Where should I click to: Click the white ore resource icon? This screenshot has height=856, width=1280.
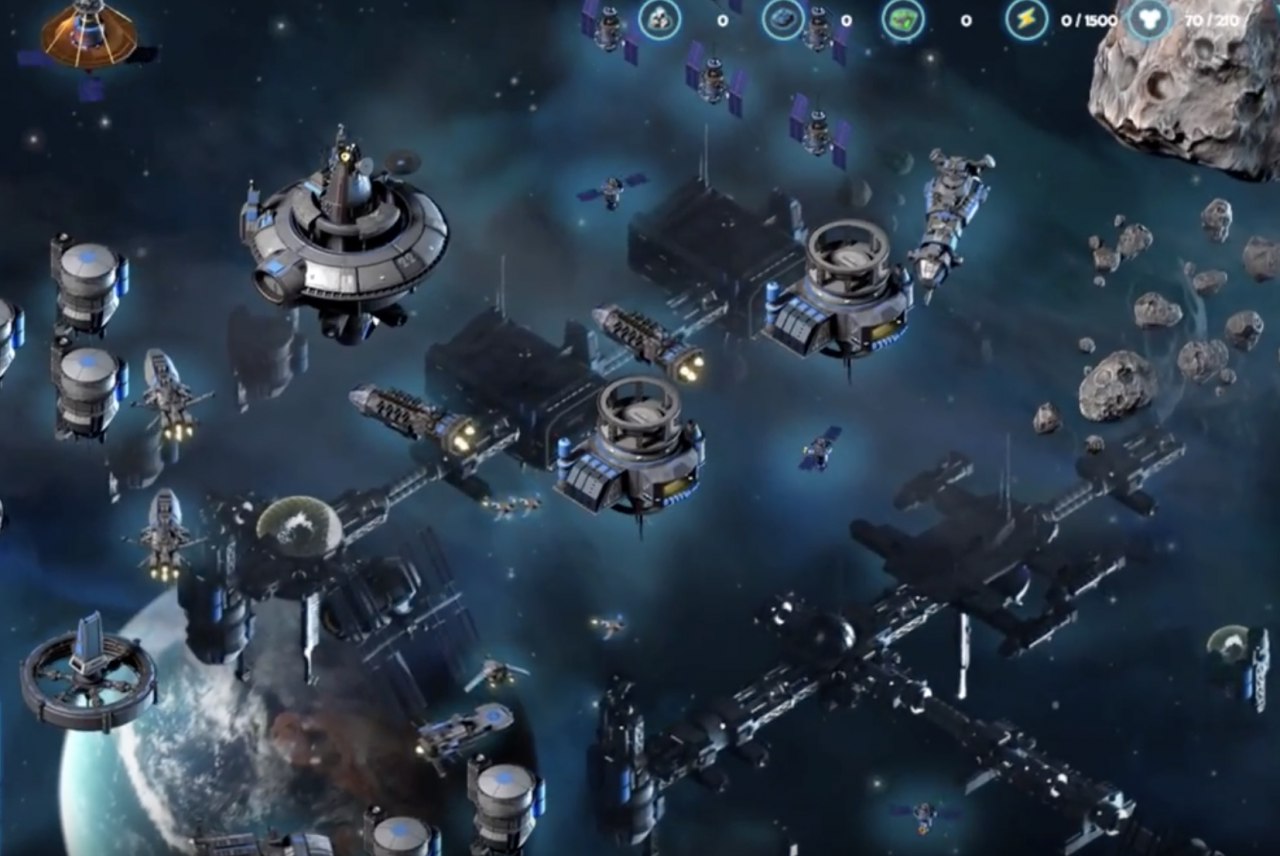pyautogui.click(x=660, y=19)
